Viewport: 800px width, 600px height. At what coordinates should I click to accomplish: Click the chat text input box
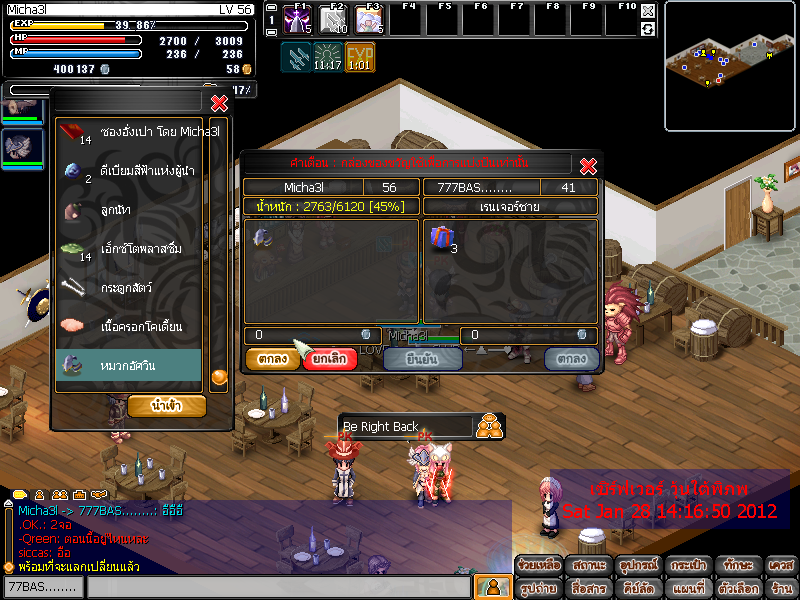pyautogui.click(x=278, y=587)
